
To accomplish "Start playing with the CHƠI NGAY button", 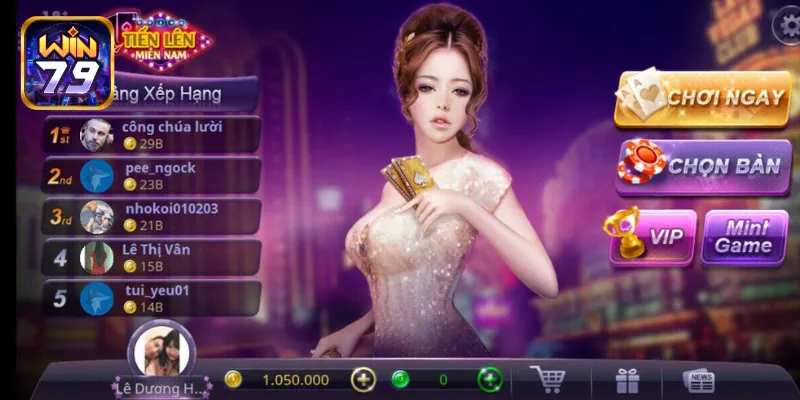I will pyautogui.click(x=703, y=100).
